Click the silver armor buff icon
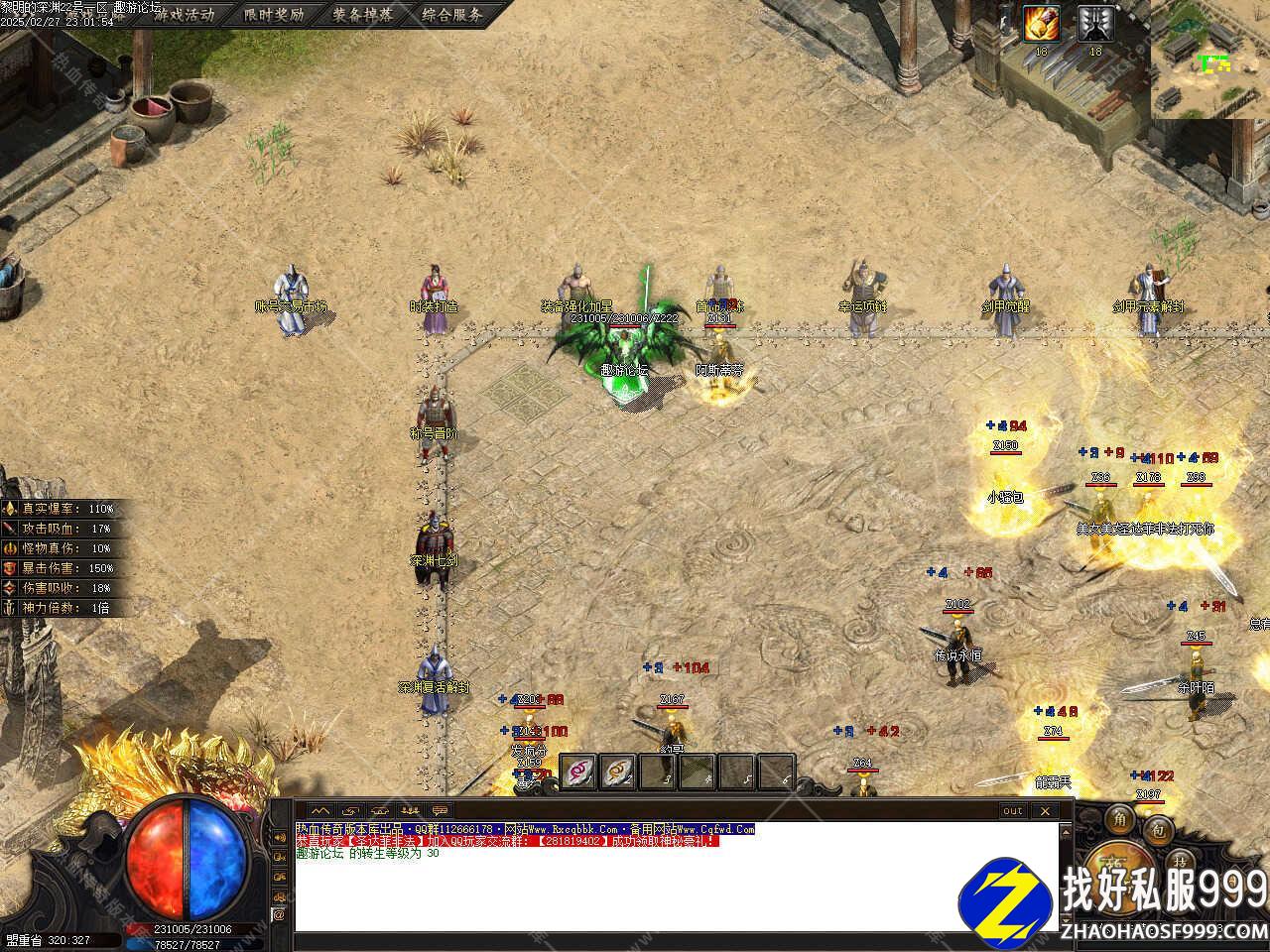 point(1095,23)
